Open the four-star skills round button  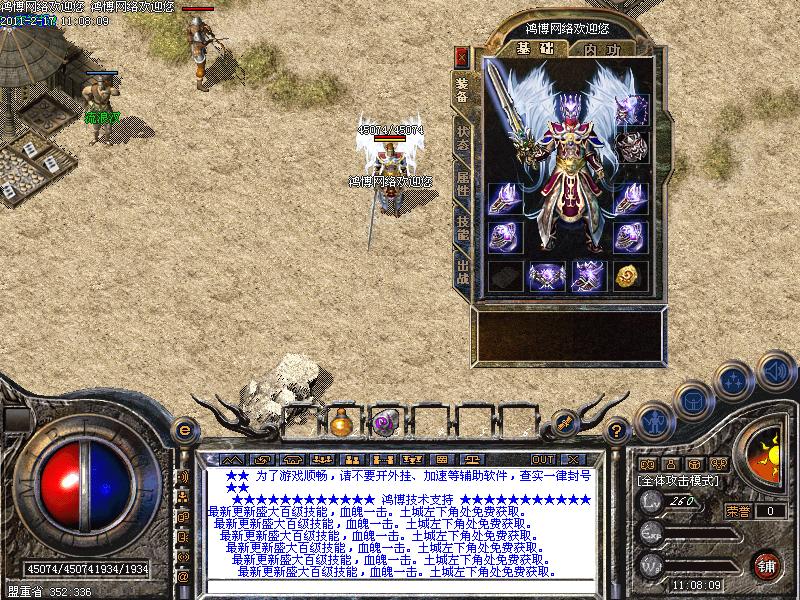click(734, 379)
